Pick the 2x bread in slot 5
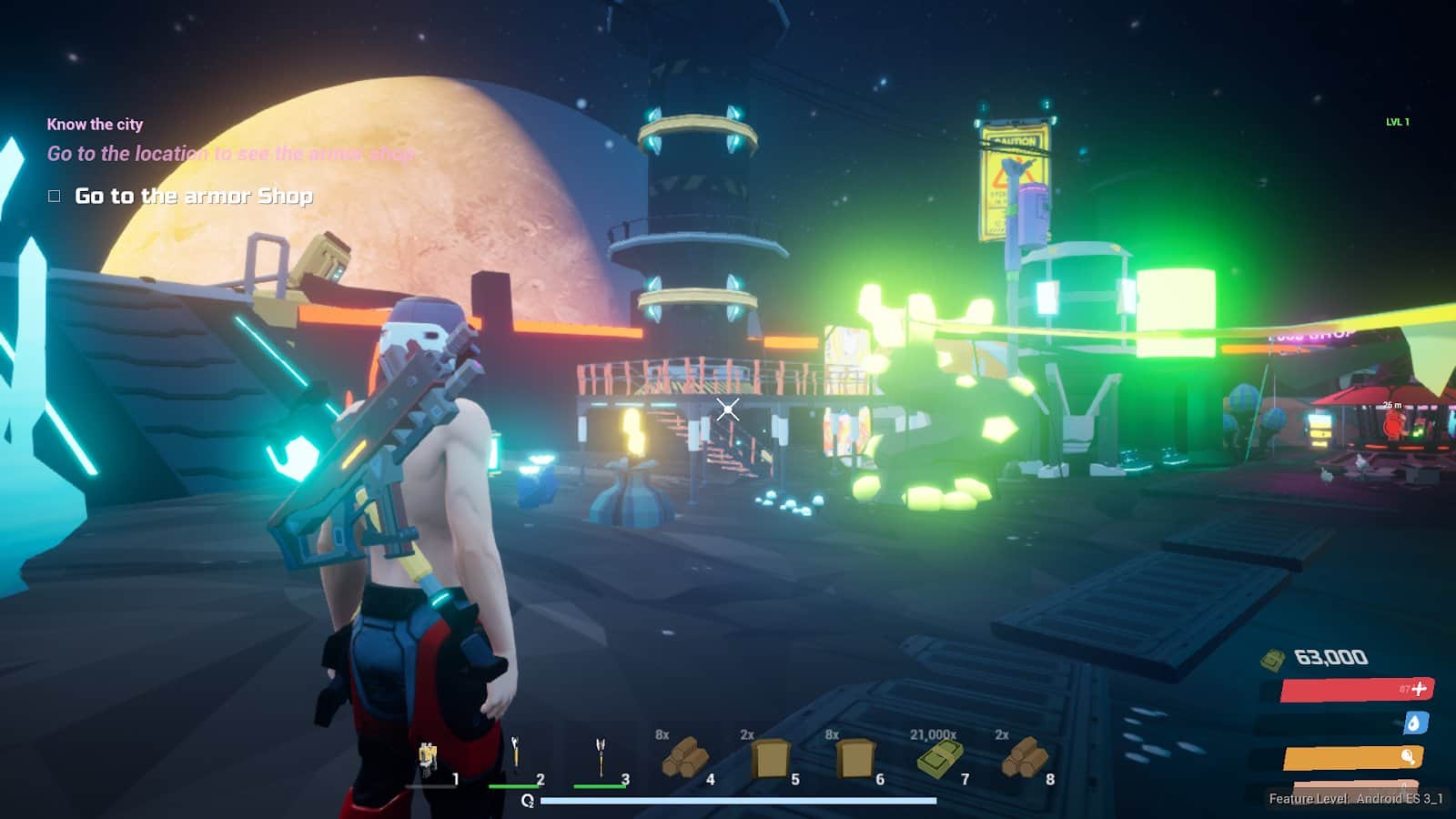 pos(770,758)
